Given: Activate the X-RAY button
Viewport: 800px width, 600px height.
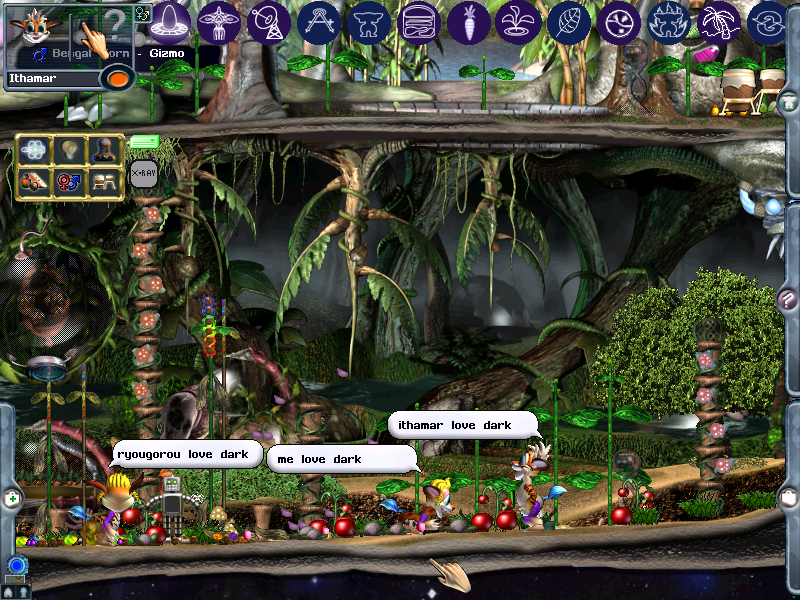Looking at the screenshot, I should pyautogui.click(x=143, y=174).
